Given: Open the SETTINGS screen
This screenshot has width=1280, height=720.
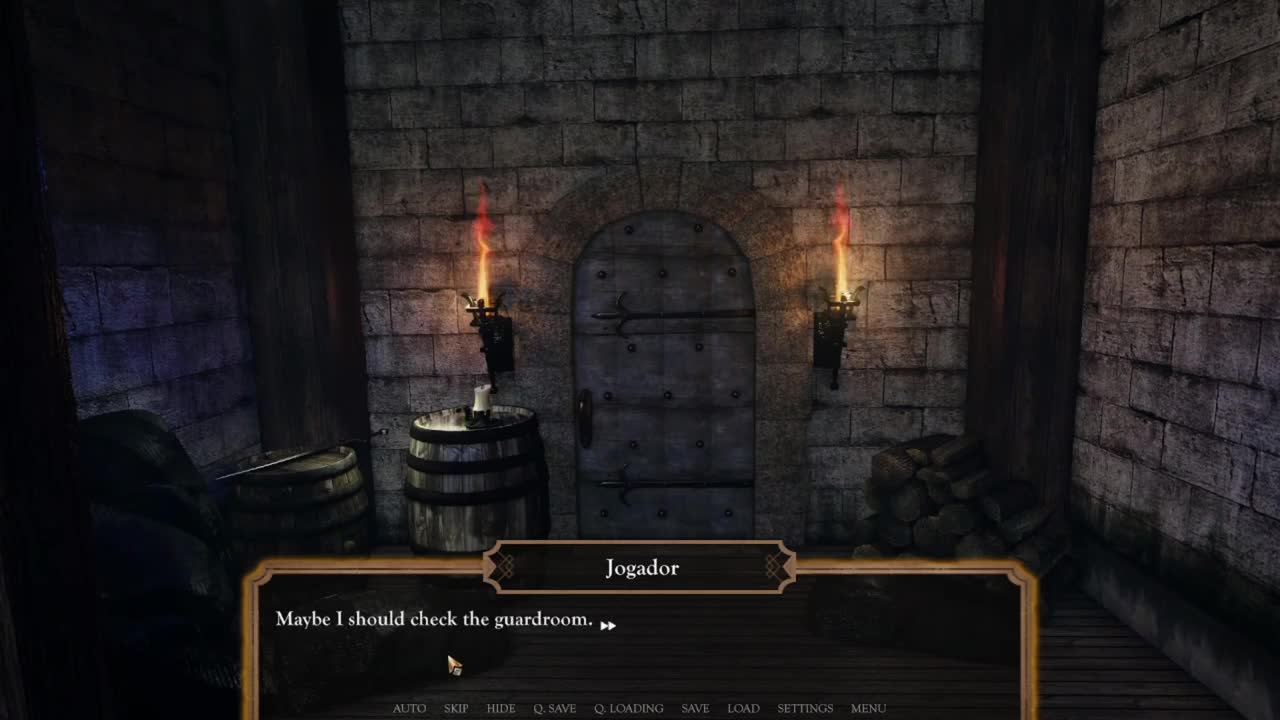Looking at the screenshot, I should point(805,708).
